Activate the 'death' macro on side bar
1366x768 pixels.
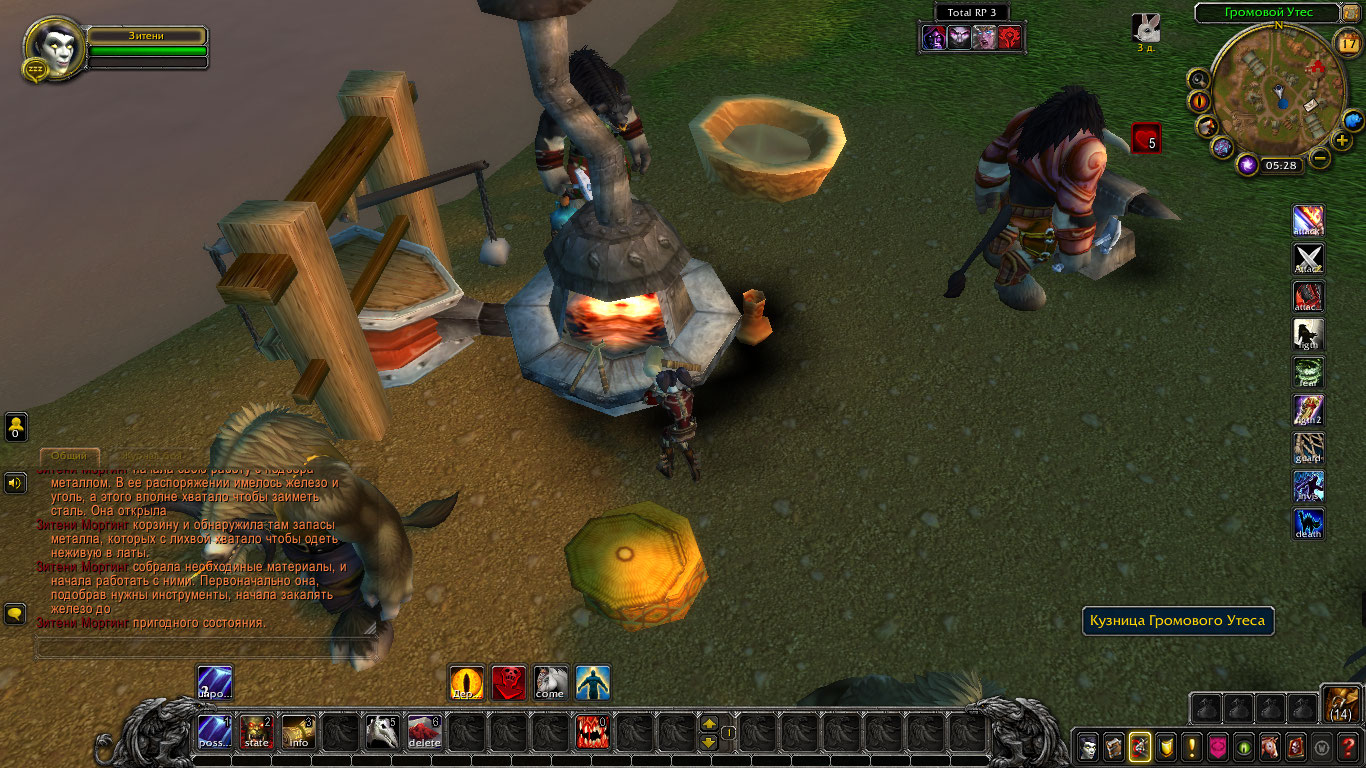(x=1308, y=524)
